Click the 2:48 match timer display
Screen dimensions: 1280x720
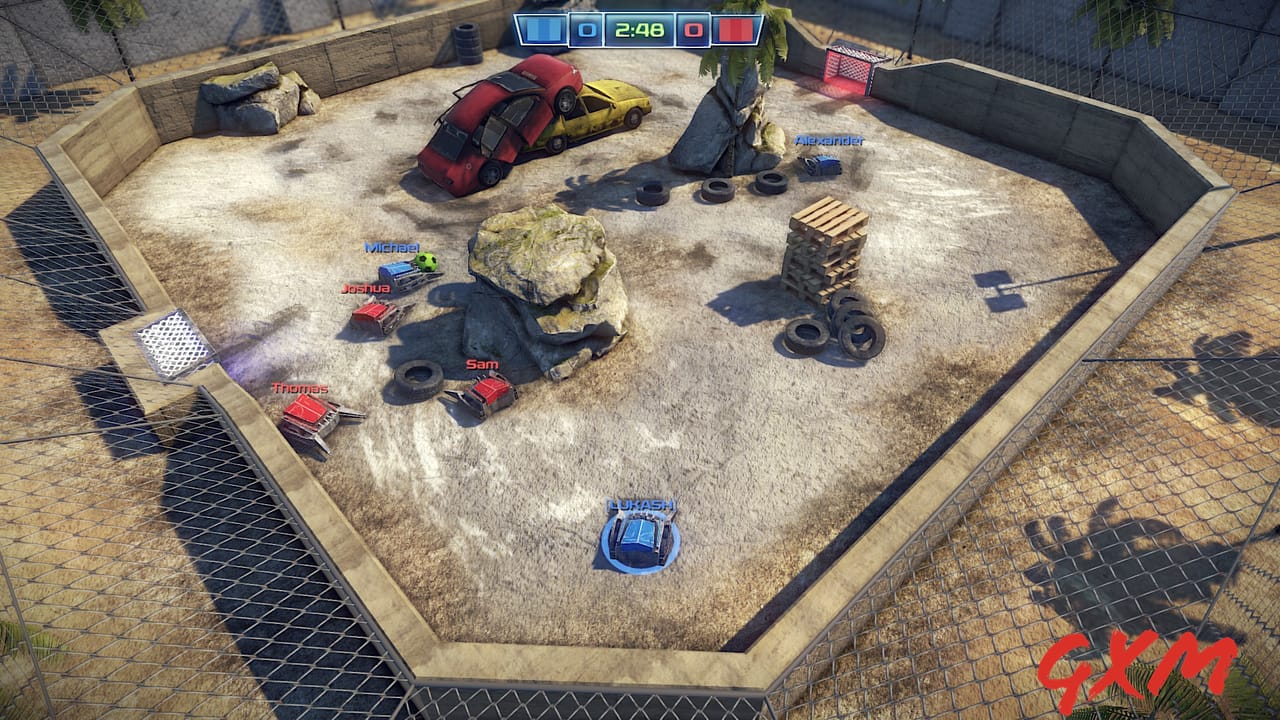click(x=640, y=30)
